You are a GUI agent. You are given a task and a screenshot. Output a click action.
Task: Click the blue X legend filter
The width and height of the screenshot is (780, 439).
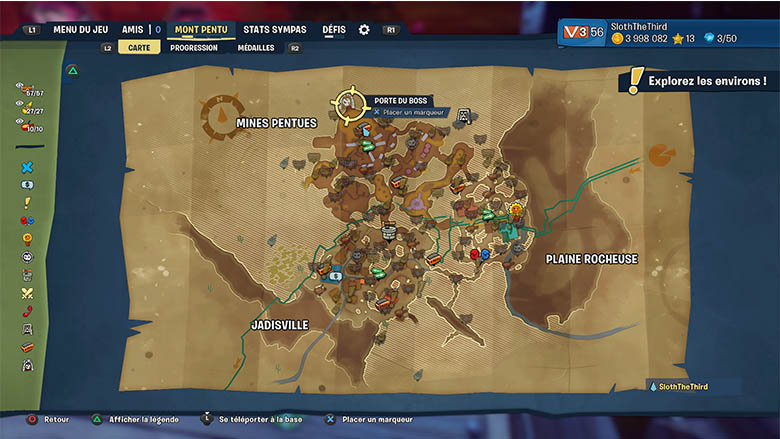click(x=27, y=167)
